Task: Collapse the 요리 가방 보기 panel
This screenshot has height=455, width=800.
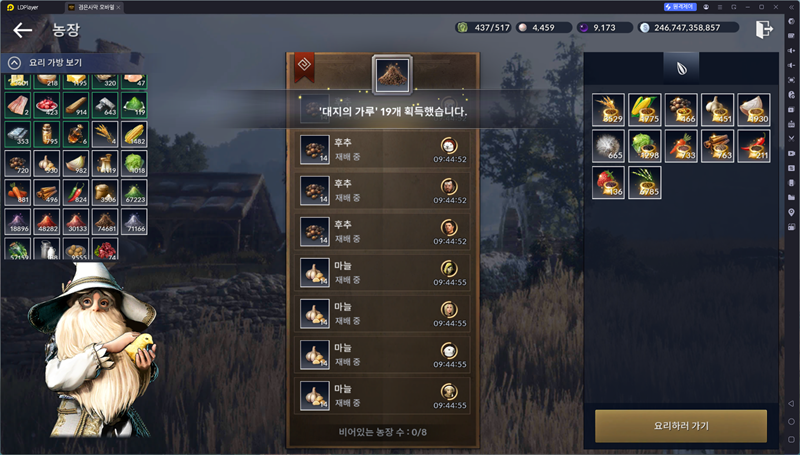Action: 15,63
